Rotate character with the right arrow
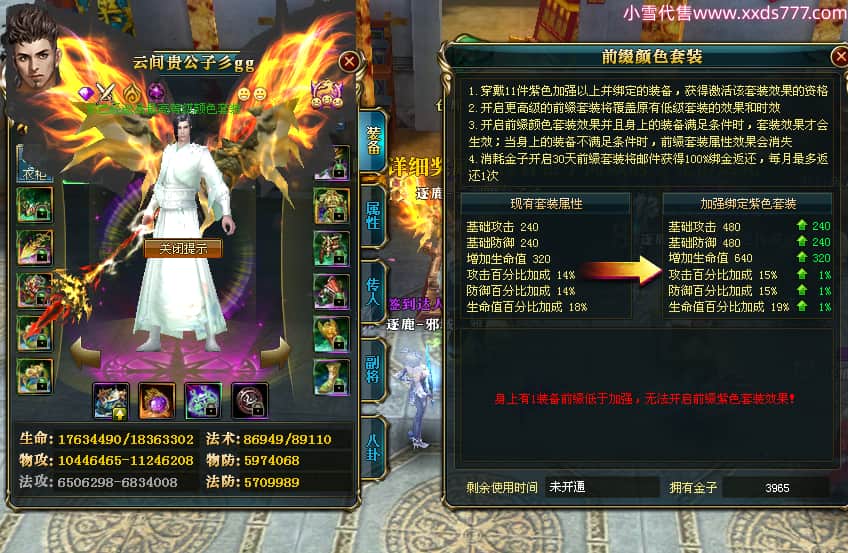This screenshot has width=848, height=553. 276,352
